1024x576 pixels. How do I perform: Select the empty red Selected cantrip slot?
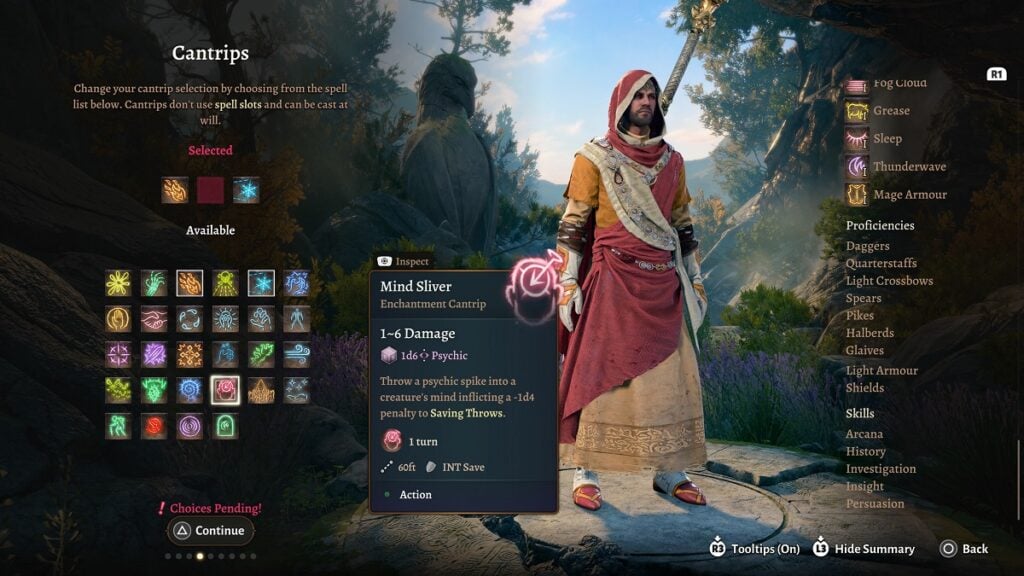tap(210, 190)
